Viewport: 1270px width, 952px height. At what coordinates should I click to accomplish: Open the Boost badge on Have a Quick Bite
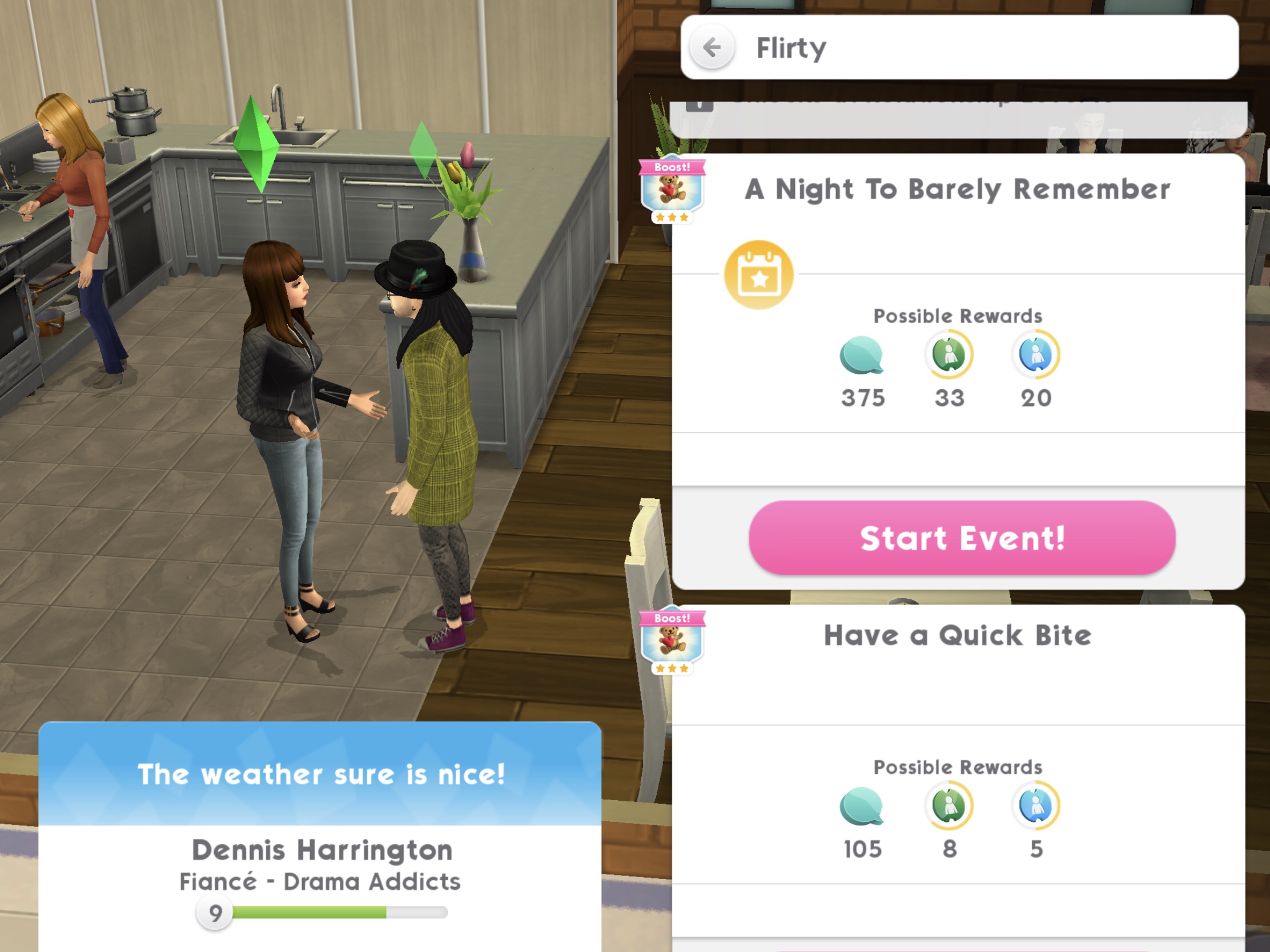(x=672, y=640)
